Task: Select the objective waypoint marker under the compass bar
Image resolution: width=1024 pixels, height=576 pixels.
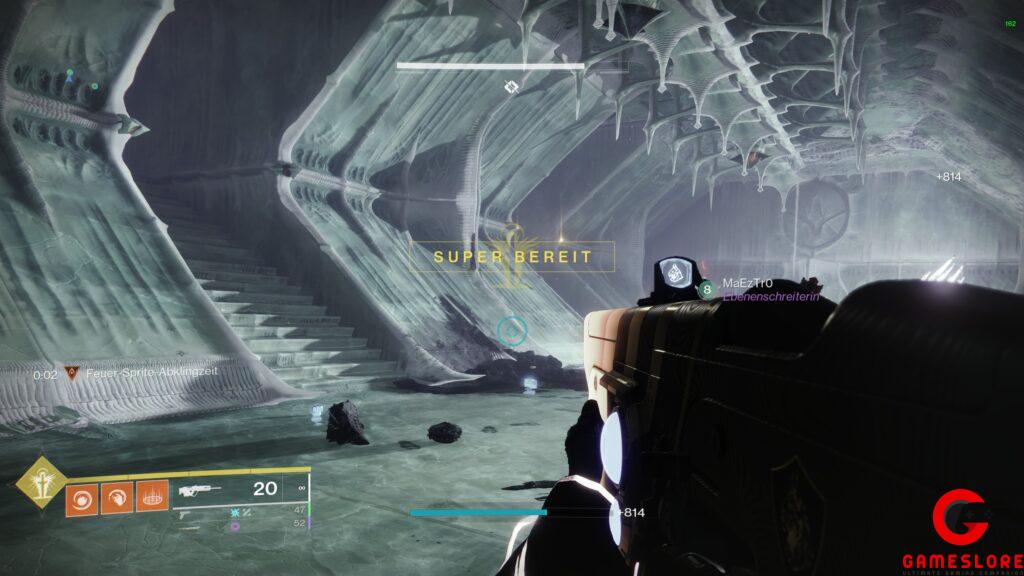Action: (x=511, y=88)
